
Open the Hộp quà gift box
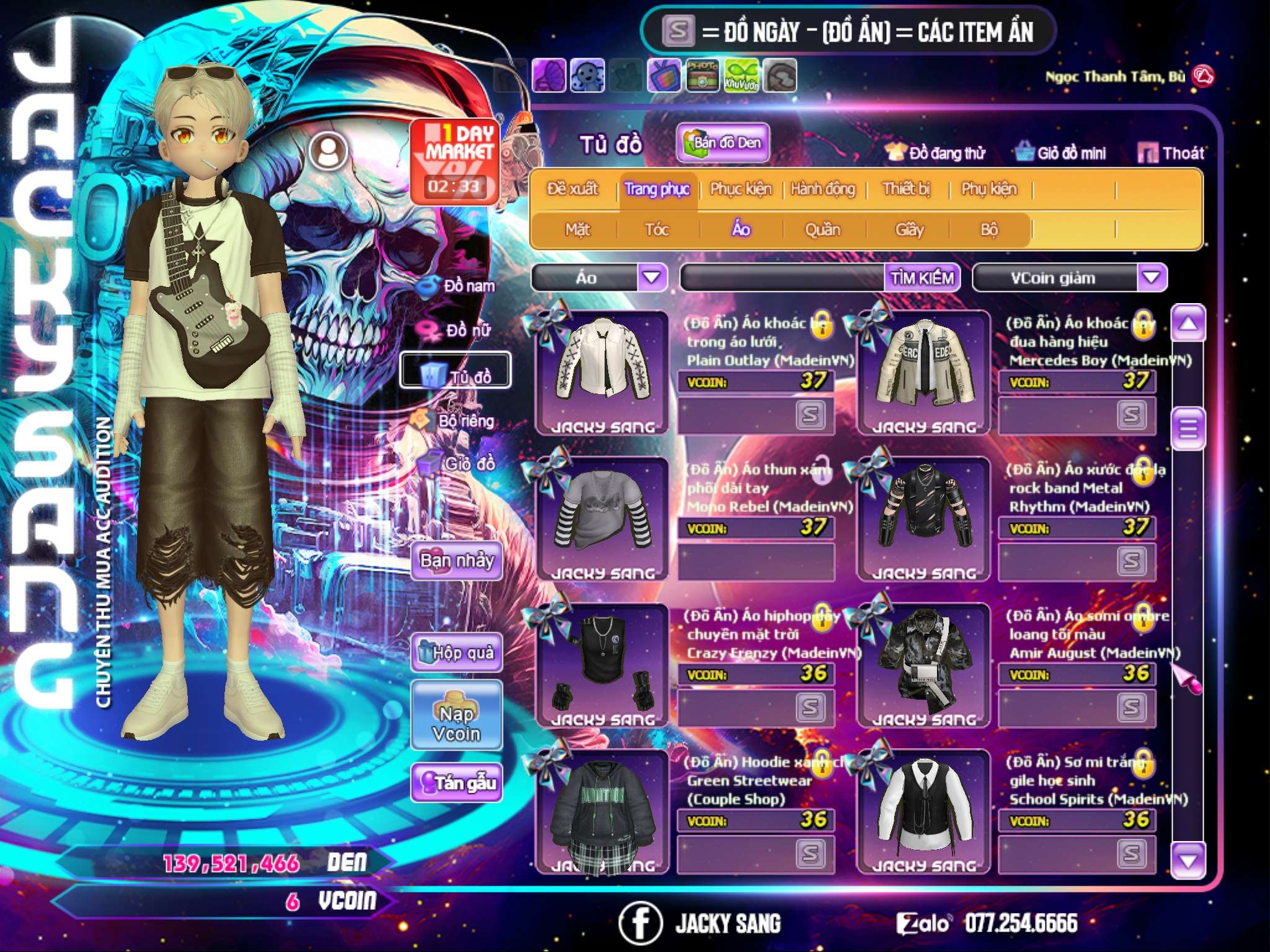tap(457, 652)
